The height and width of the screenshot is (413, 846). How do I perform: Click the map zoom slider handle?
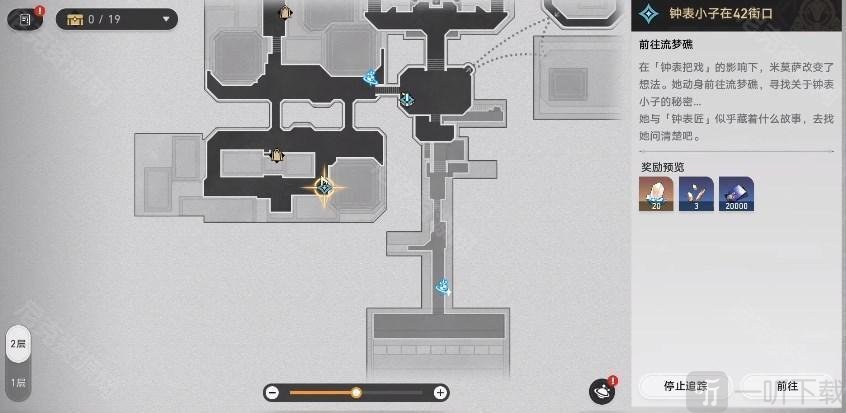[356, 392]
